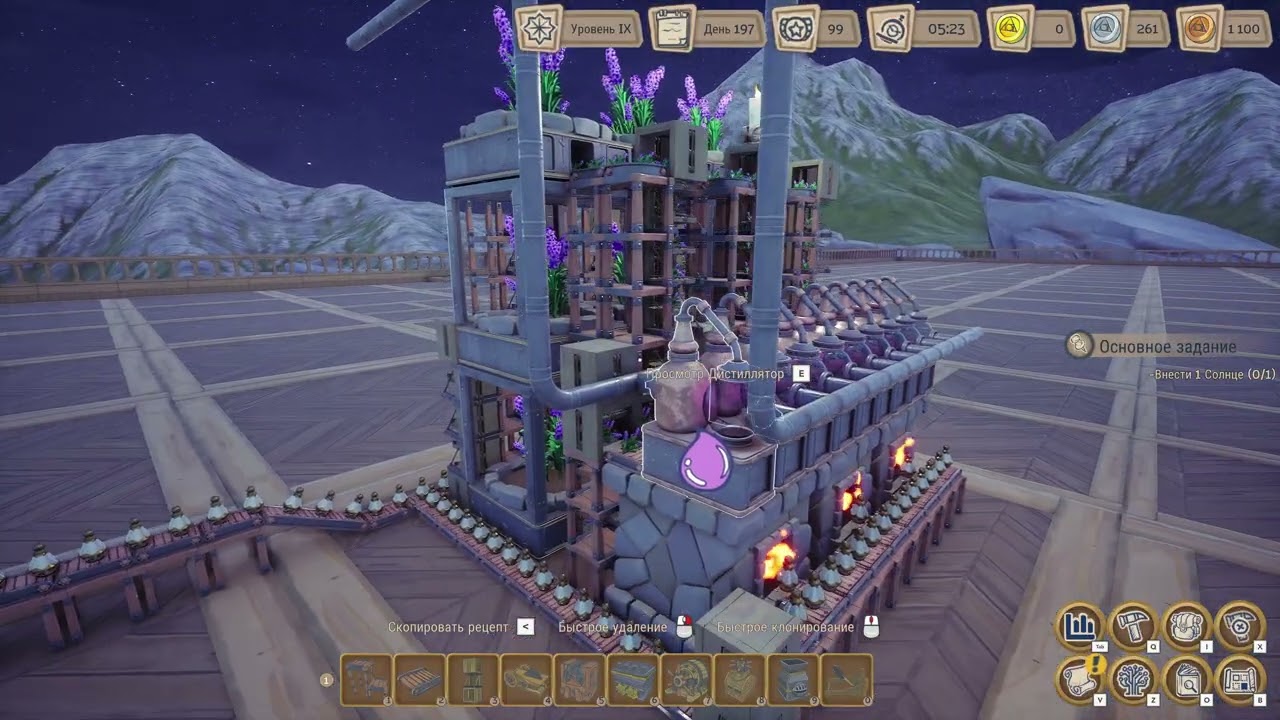Open the blueprints menu
The image size is (1280, 720).
click(1240, 680)
